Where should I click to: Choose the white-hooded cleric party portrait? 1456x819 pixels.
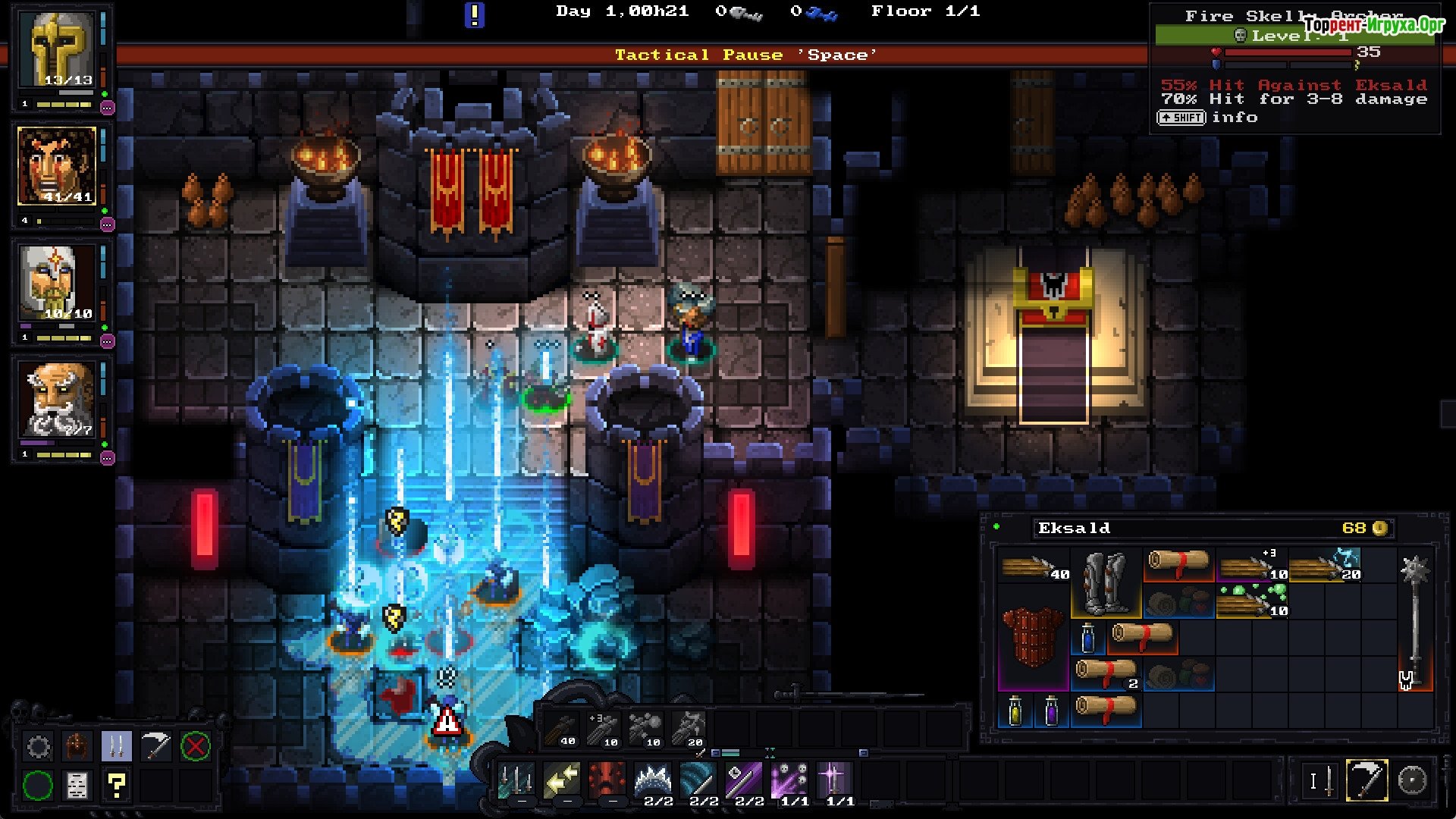click(x=58, y=284)
